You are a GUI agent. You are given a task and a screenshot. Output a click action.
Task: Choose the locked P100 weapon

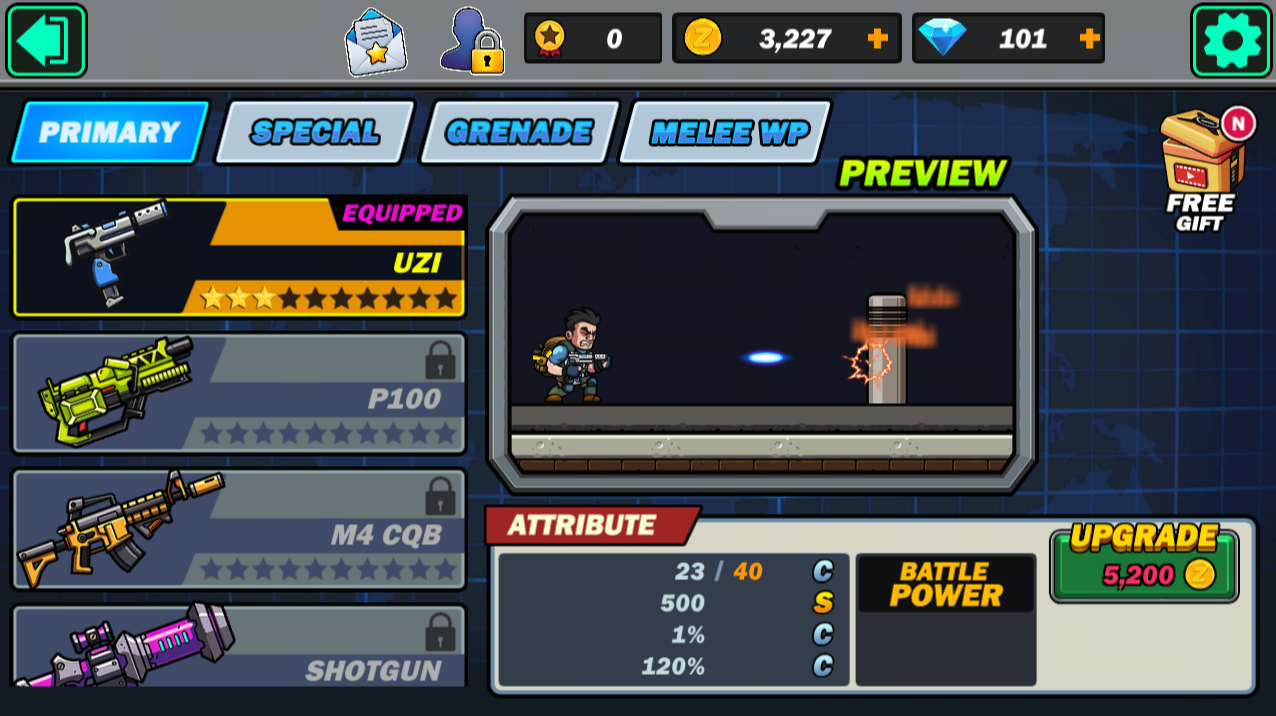(x=239, y=393)
